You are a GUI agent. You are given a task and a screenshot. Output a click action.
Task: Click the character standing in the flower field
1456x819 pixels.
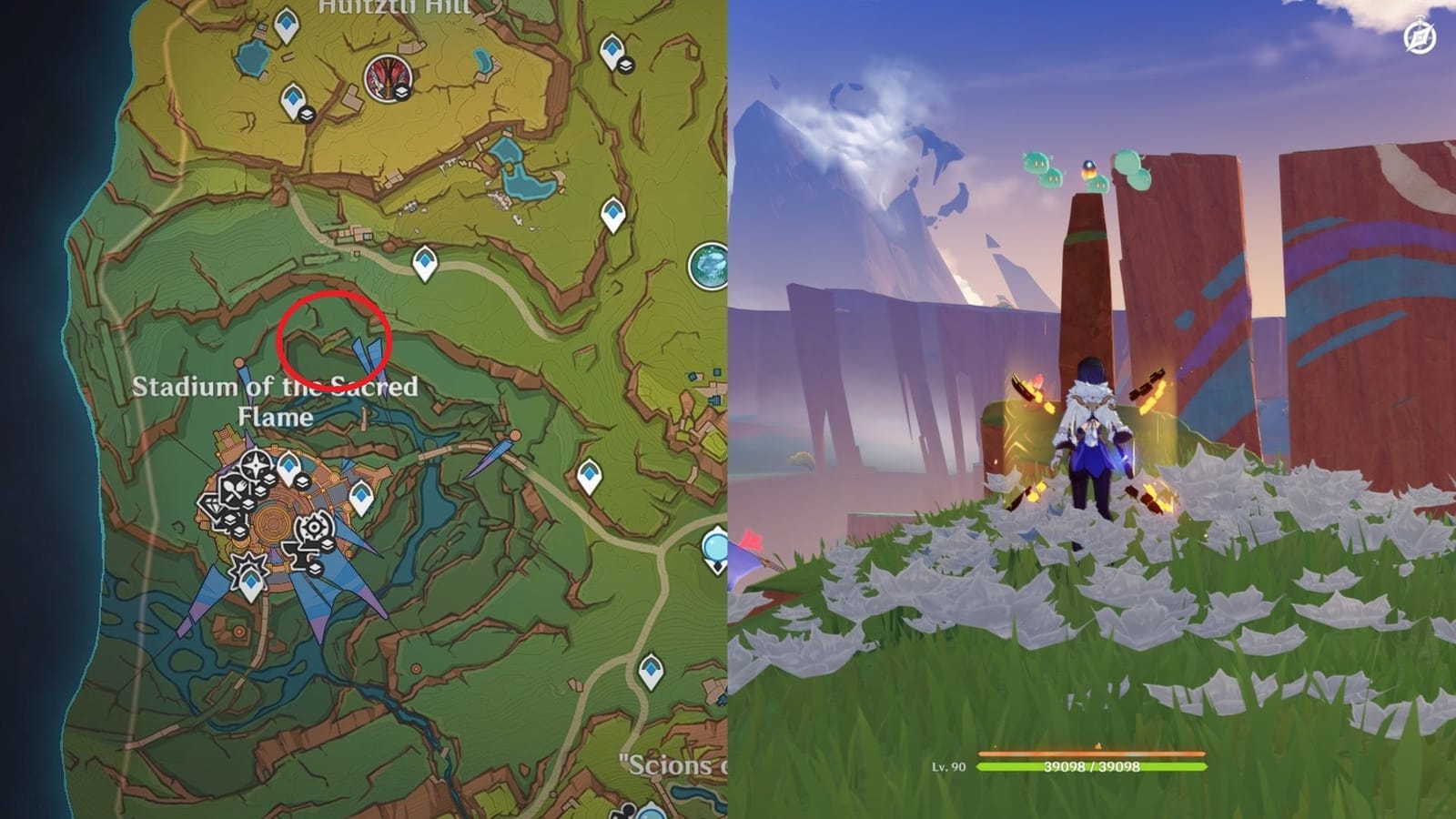point(1092,437)
